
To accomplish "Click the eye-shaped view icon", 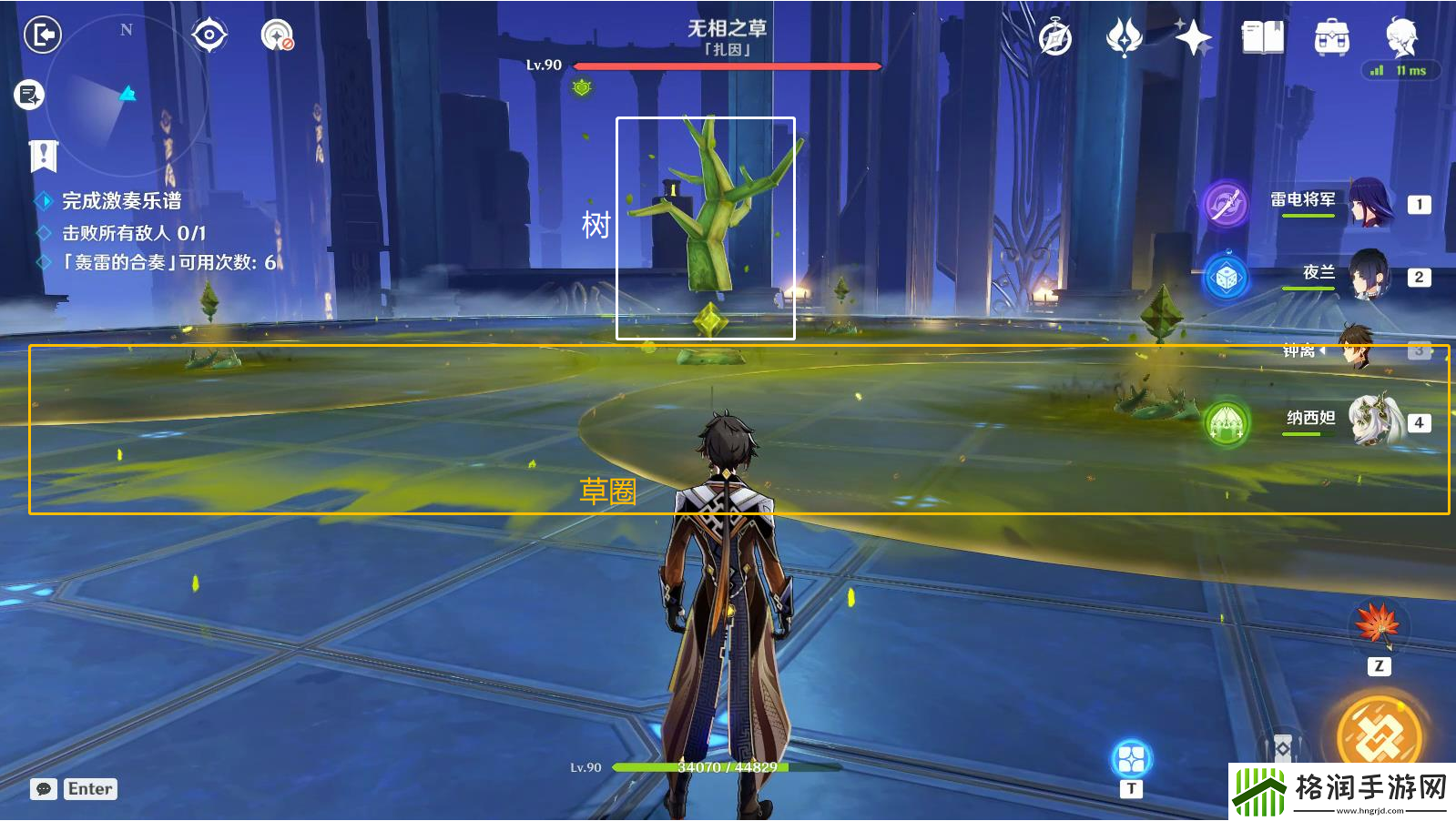I will coord(209,35).
